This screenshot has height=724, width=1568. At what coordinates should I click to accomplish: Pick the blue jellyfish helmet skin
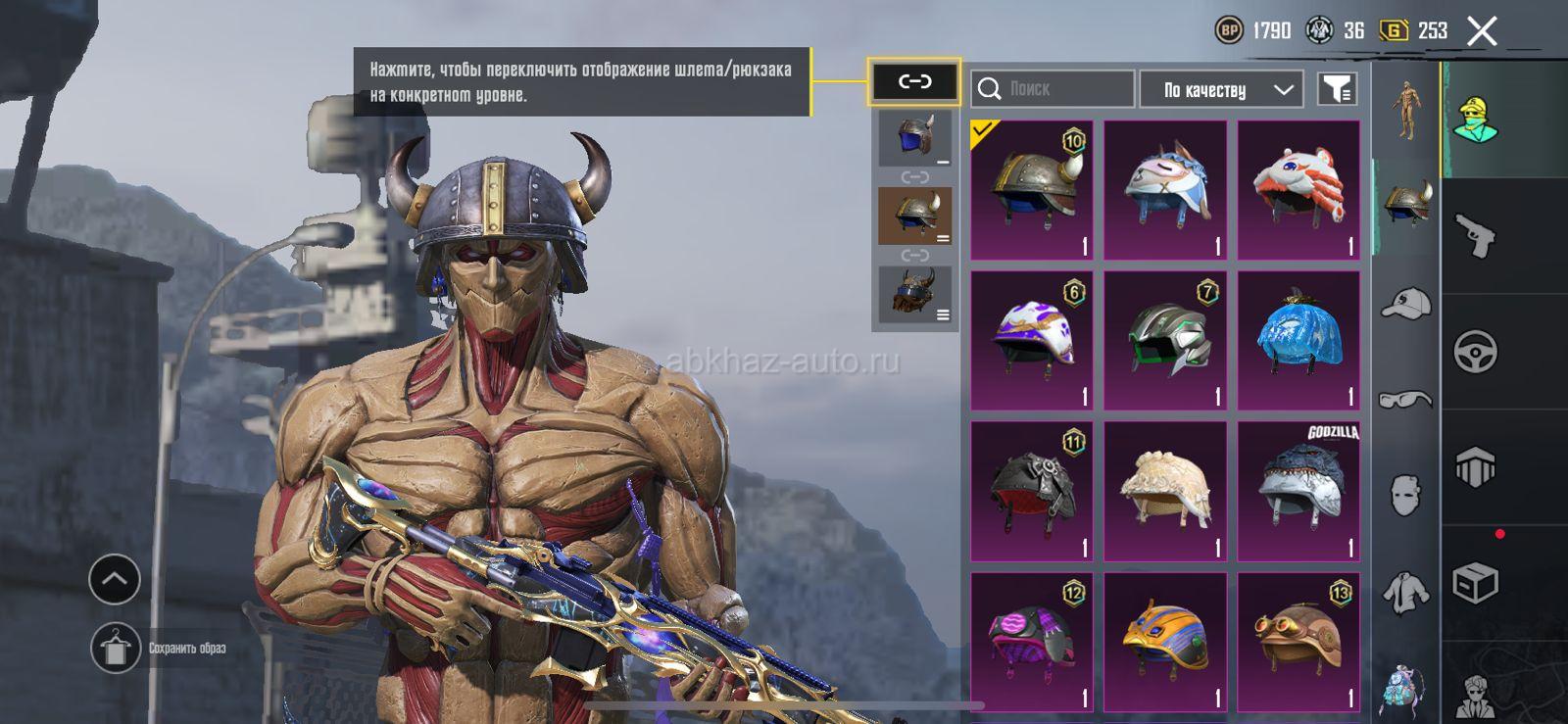point(1298,341)
